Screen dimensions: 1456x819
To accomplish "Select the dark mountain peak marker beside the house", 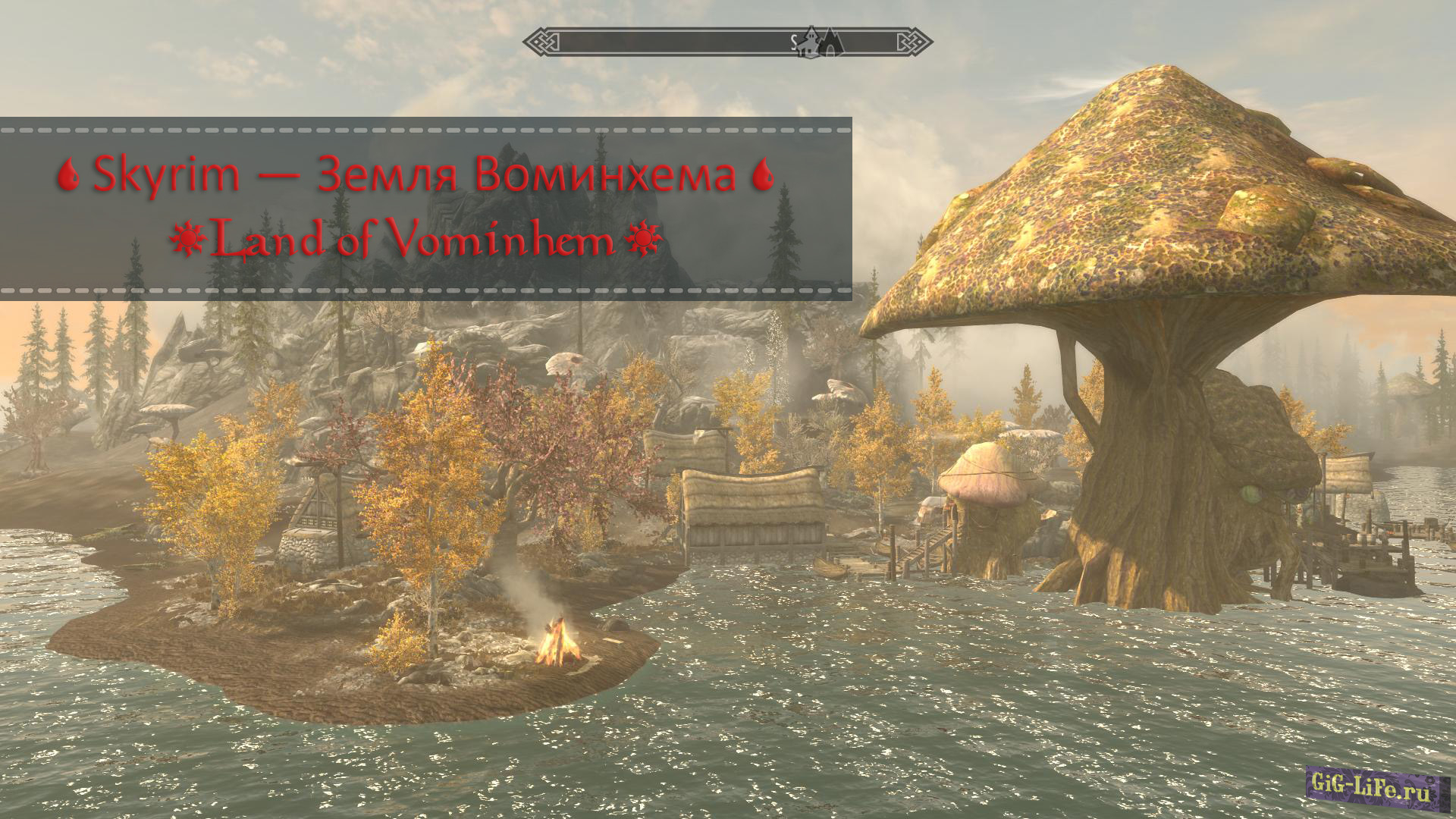I will [x=830, y=42].
